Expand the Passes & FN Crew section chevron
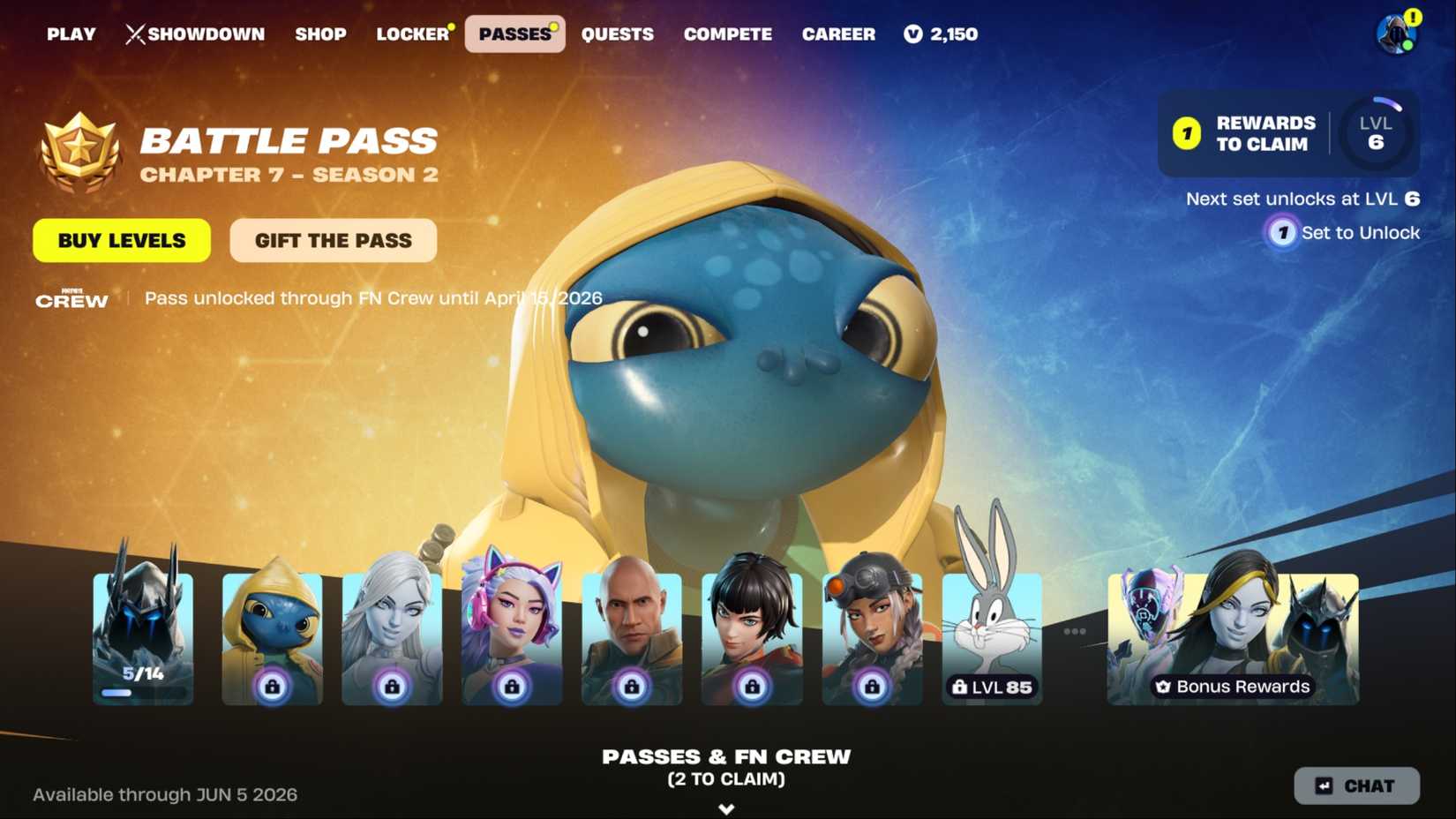Screen dimensions: 1456x819 [726, 808]
